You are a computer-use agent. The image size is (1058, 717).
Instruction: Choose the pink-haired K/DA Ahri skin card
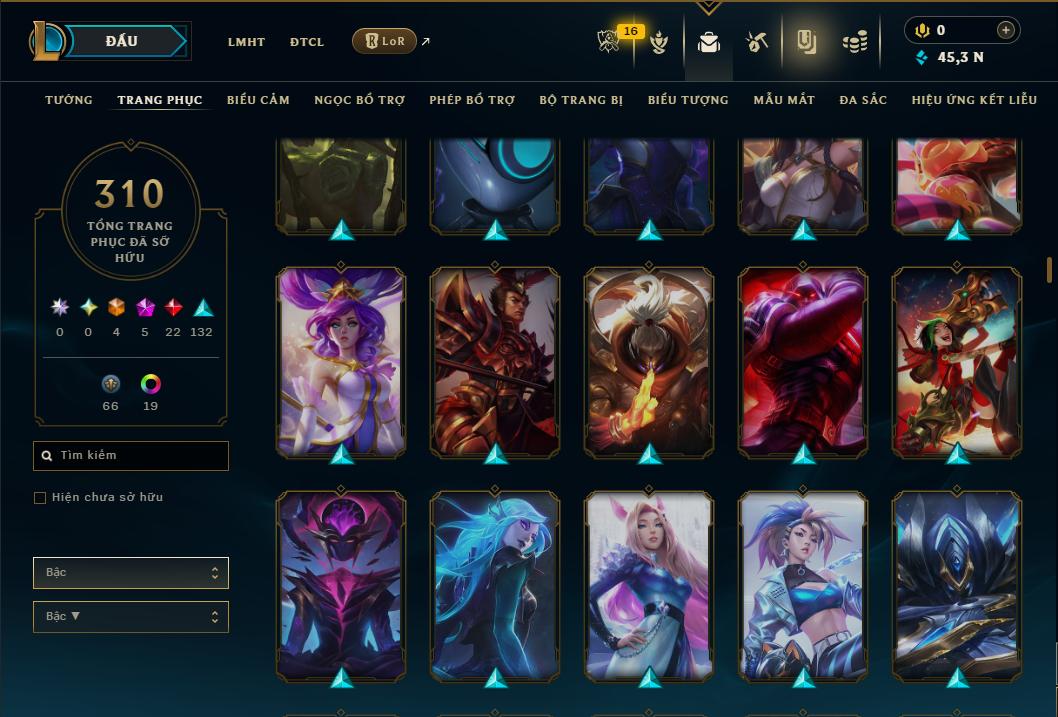click(649, 585)
